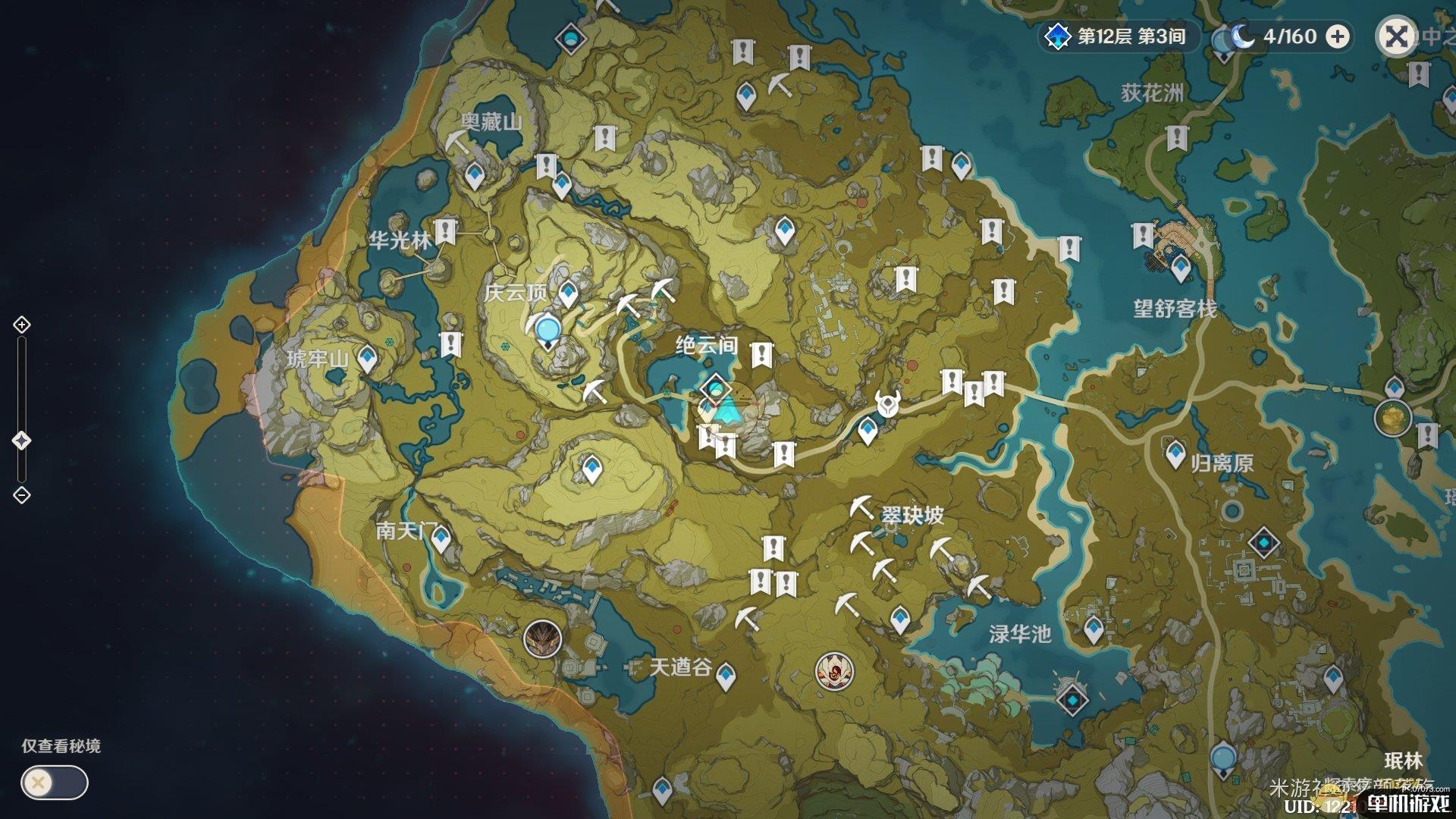This screenshot has height=819, width=1456.
Task: Open the Spiral Abyss floor 12 indicator
Action: pyautogui.click(x=1119, y=36)
